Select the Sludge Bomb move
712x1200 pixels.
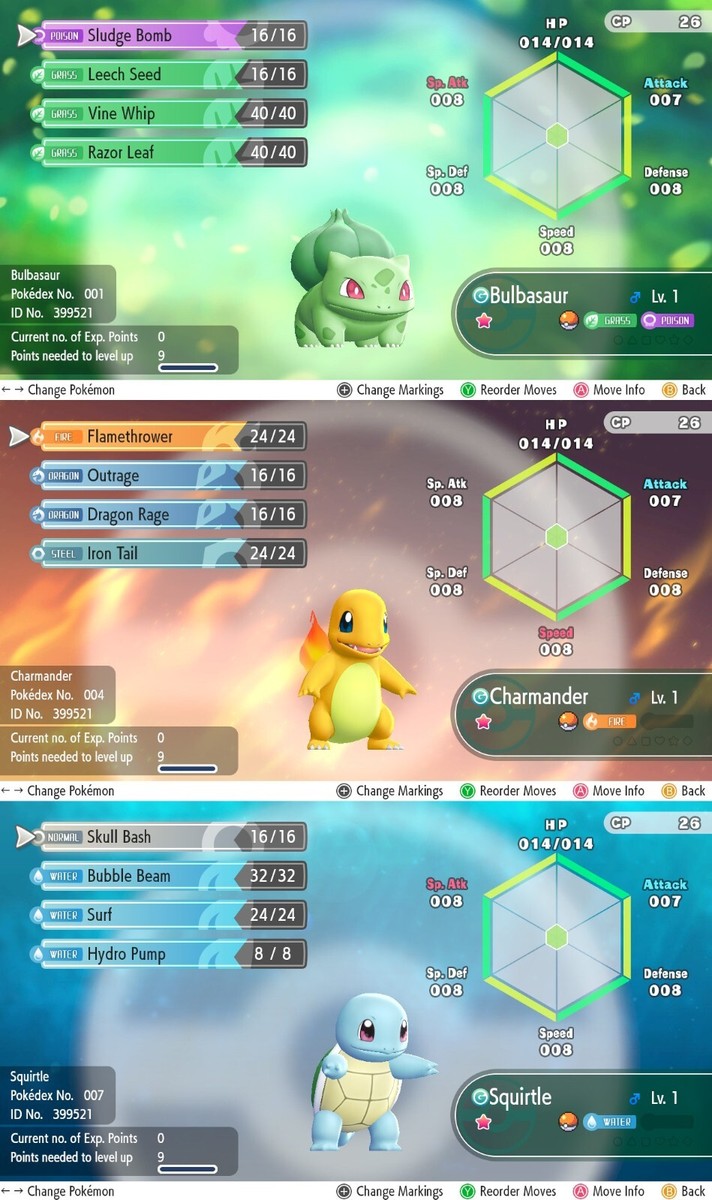click(170, 35)
